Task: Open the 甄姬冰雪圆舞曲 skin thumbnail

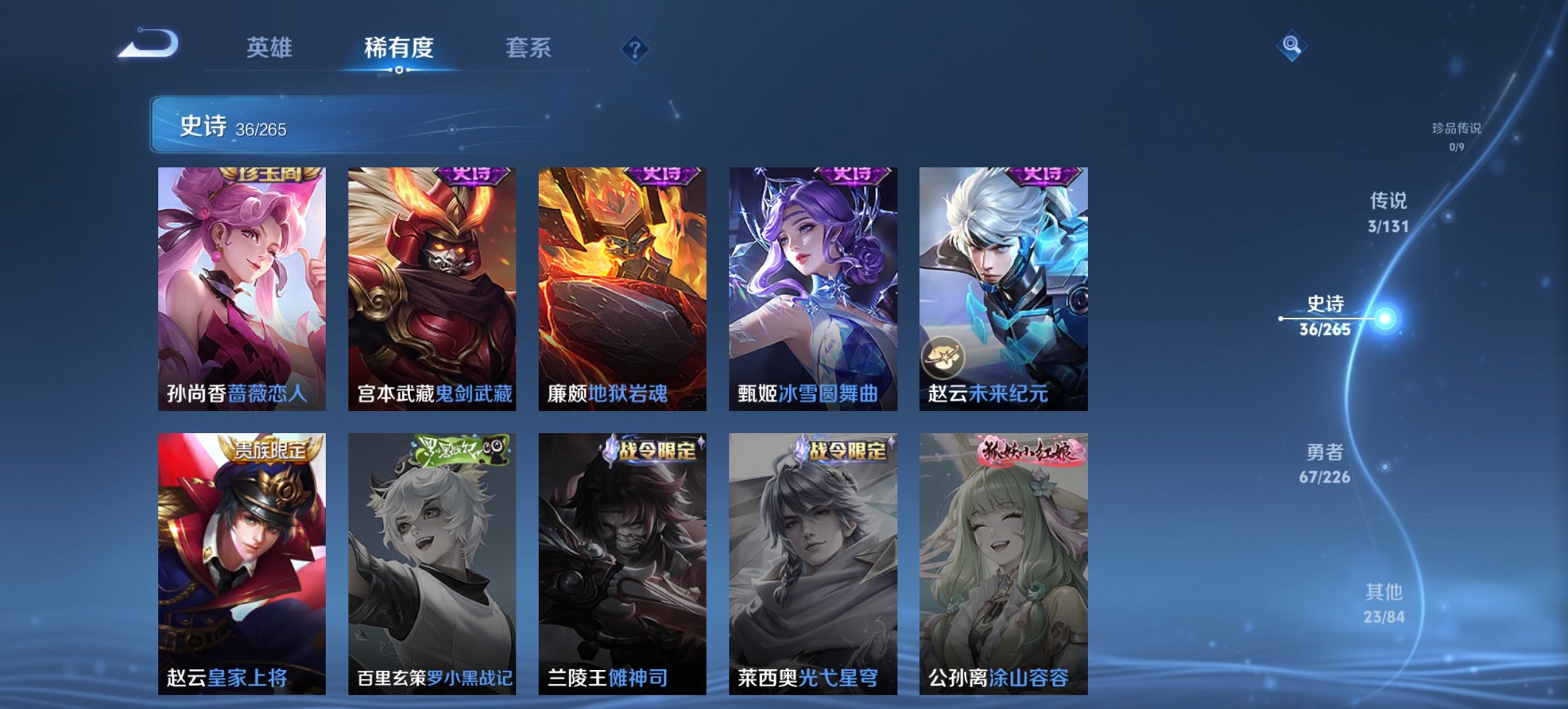Action: point(817,287)
